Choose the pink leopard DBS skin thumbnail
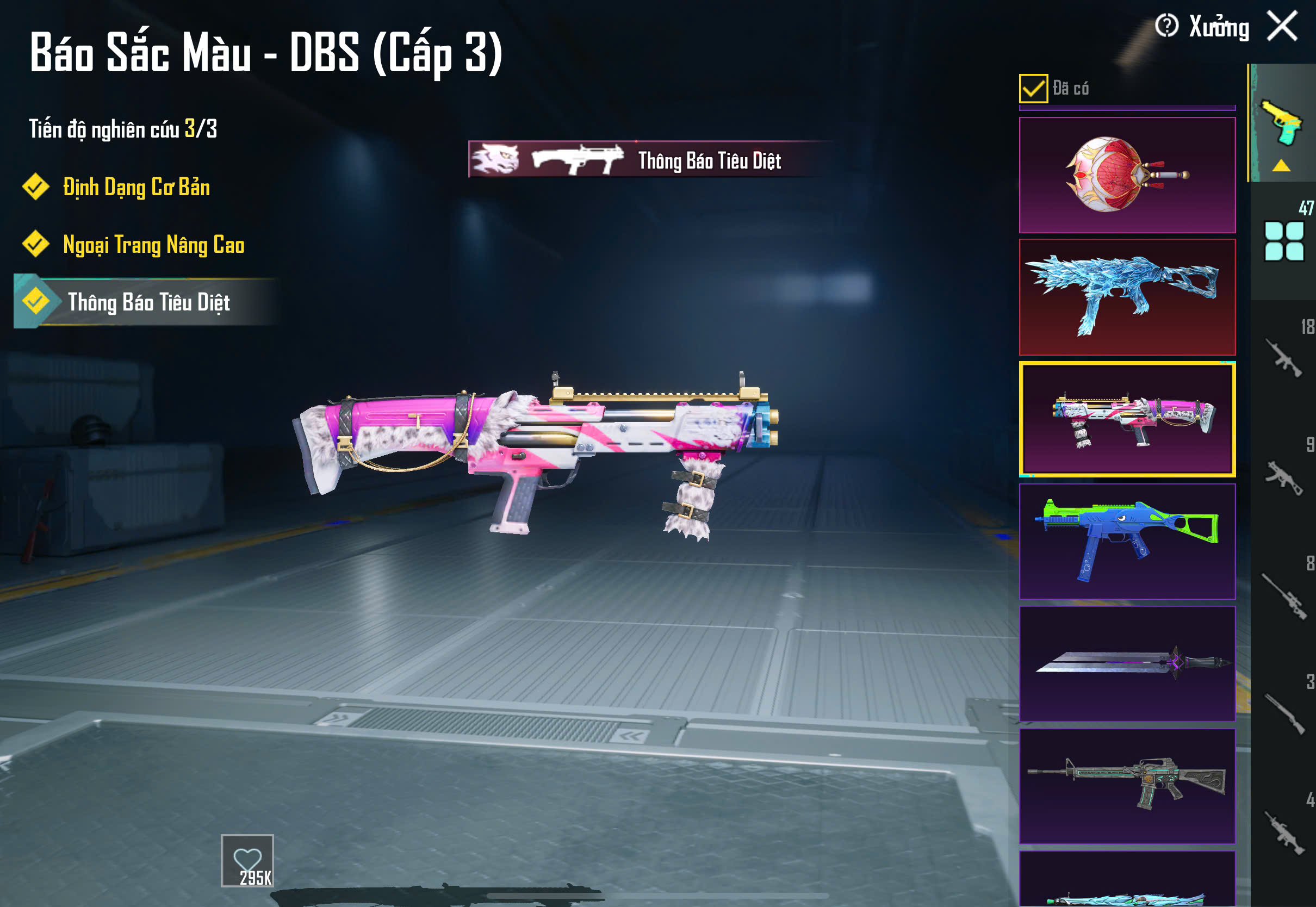This screenshot has height=907, width=1316. pos(1127,419)
